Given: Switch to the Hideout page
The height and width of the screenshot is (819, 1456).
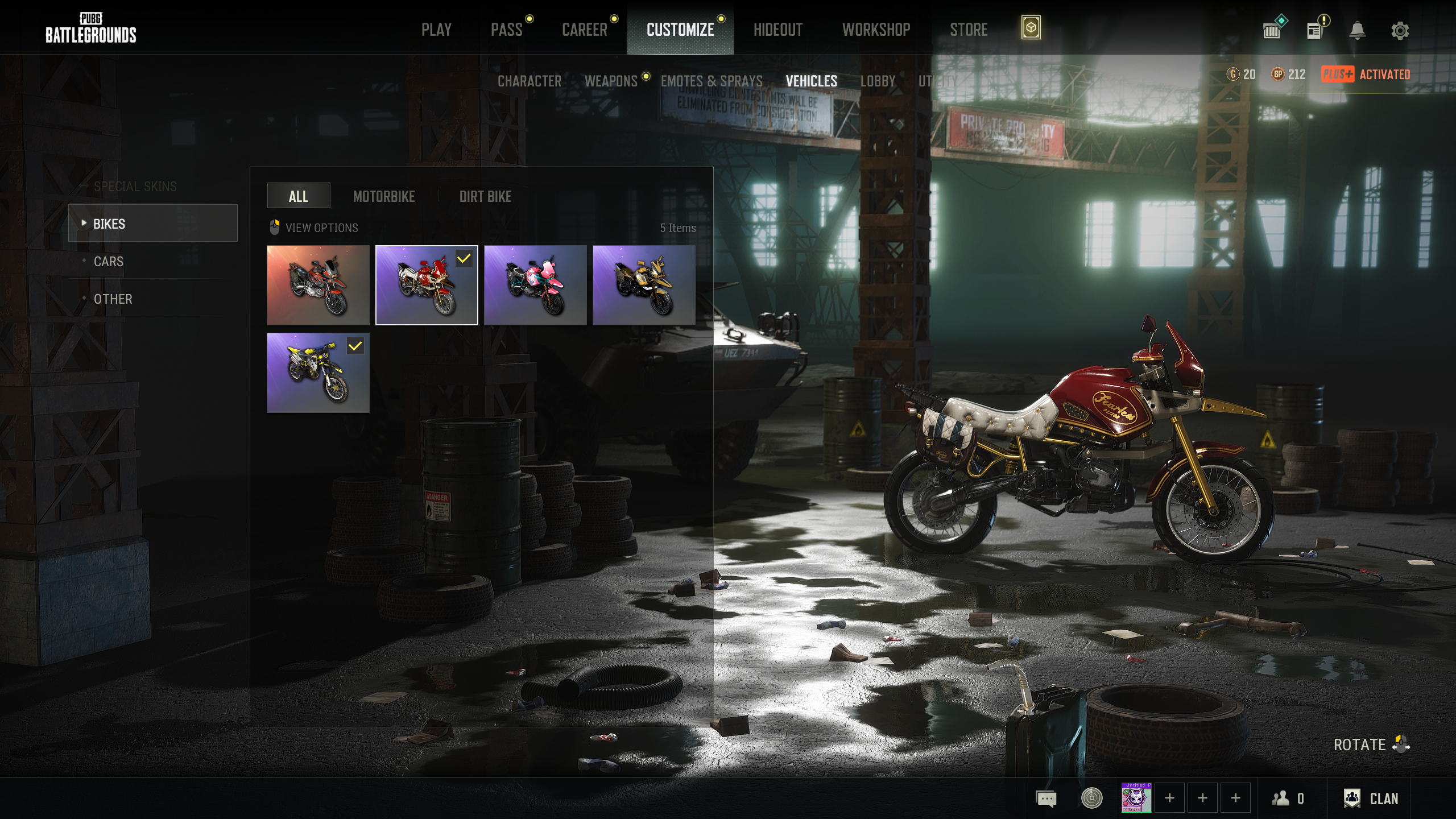Looking at the screenshot, I should coord(777,30).
